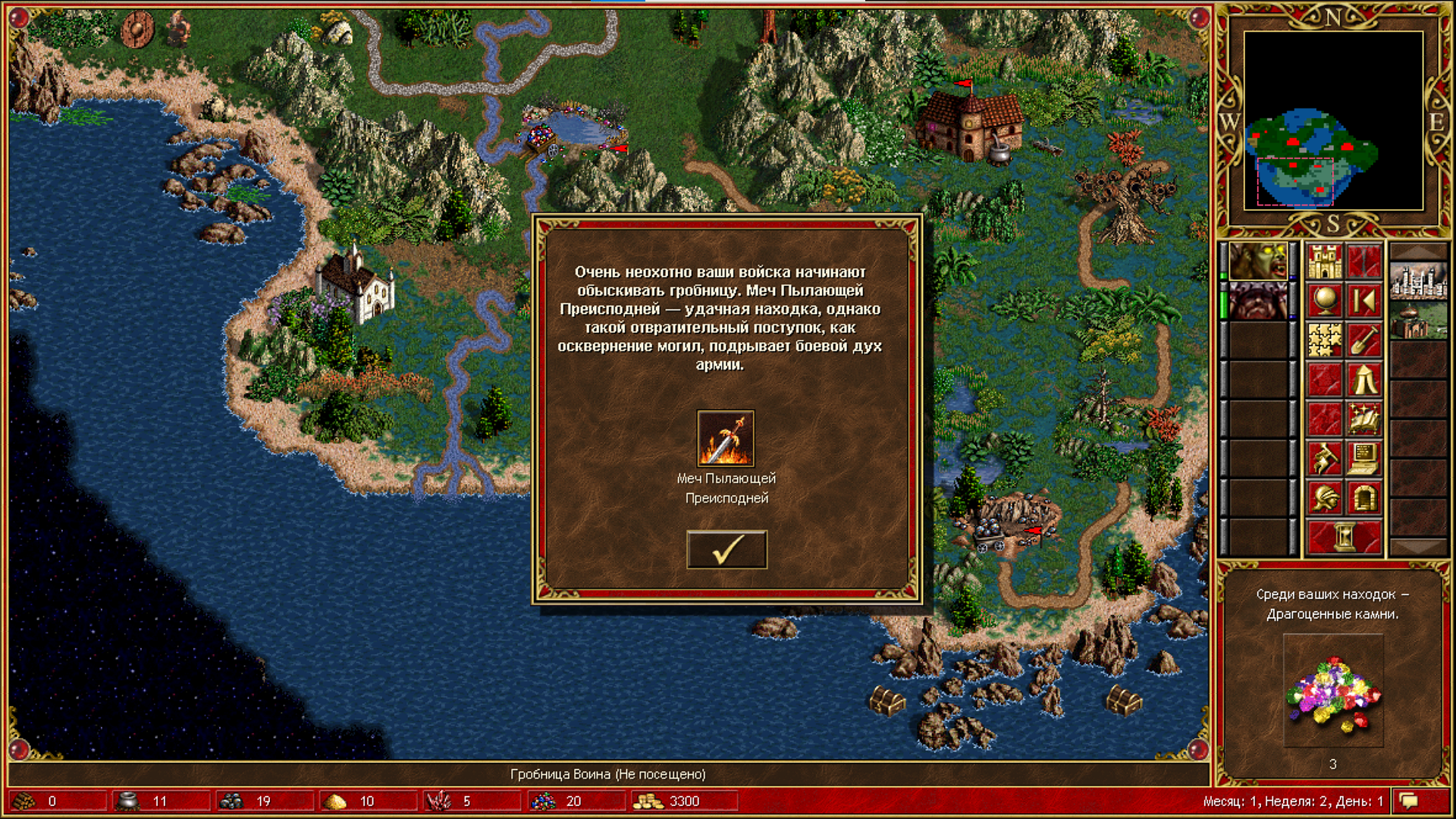Select the white castle town thumbnail
The image size is (1456, 819).
coord(1418,281)
